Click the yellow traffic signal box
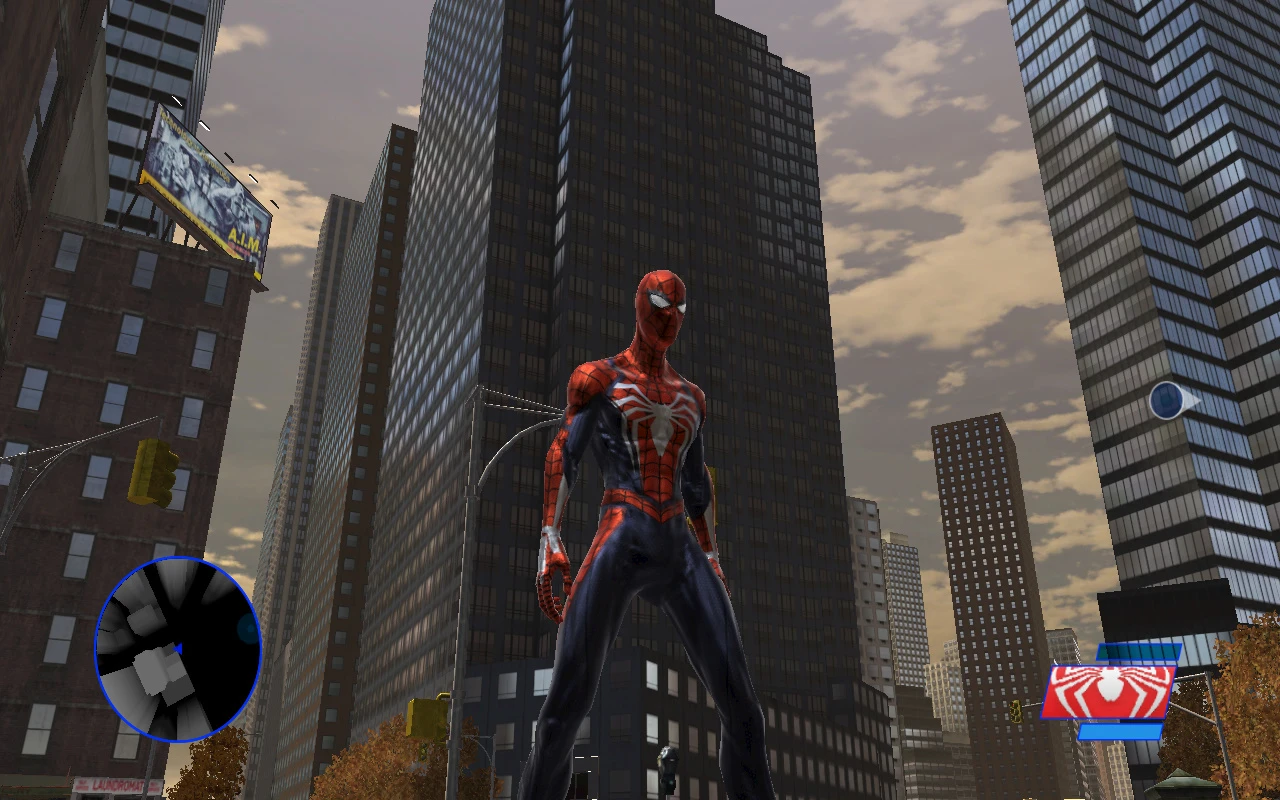The image size is (1280, 800). [x=150, y=470]
